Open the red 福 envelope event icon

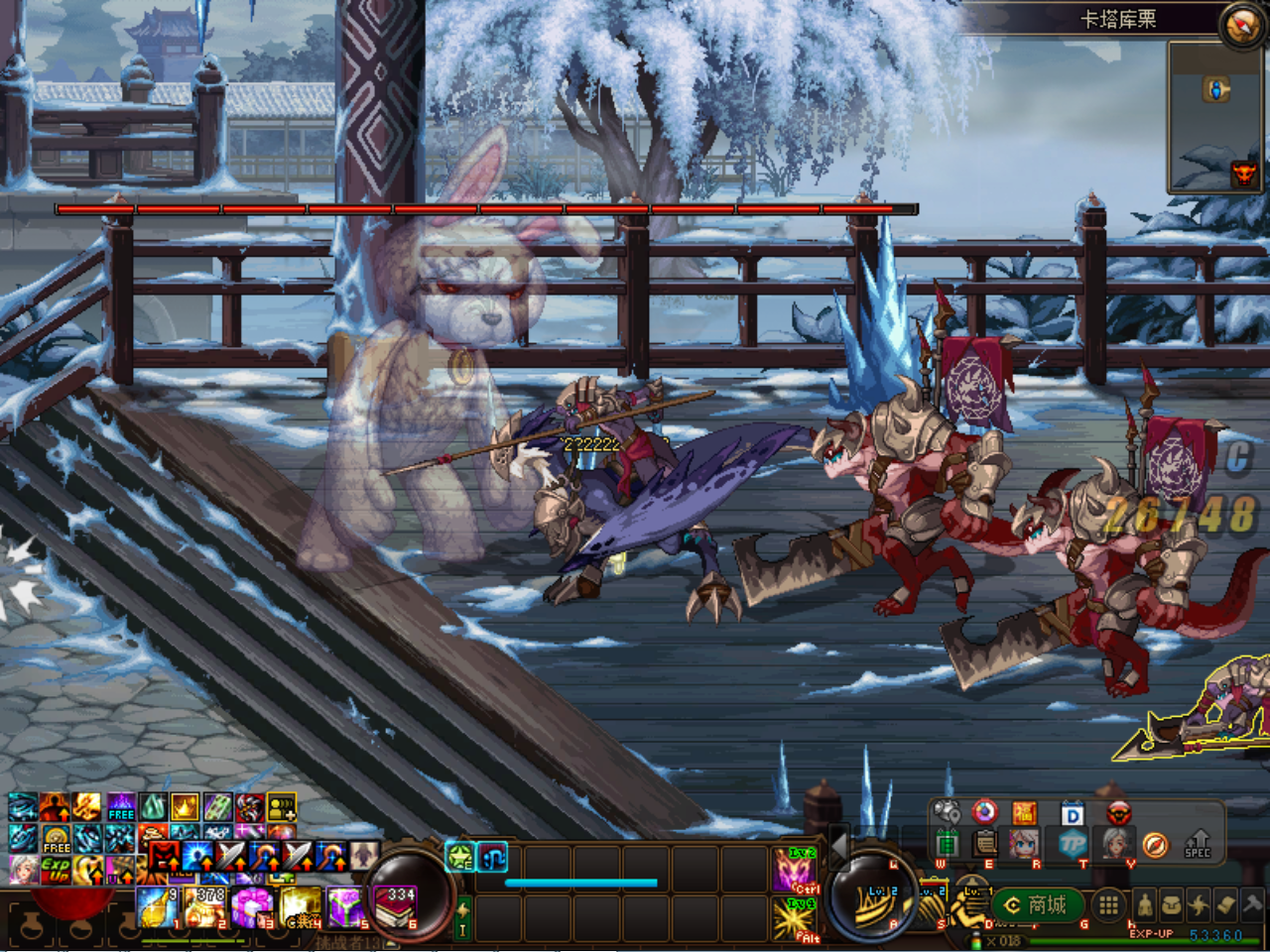tap(1025, 812)
